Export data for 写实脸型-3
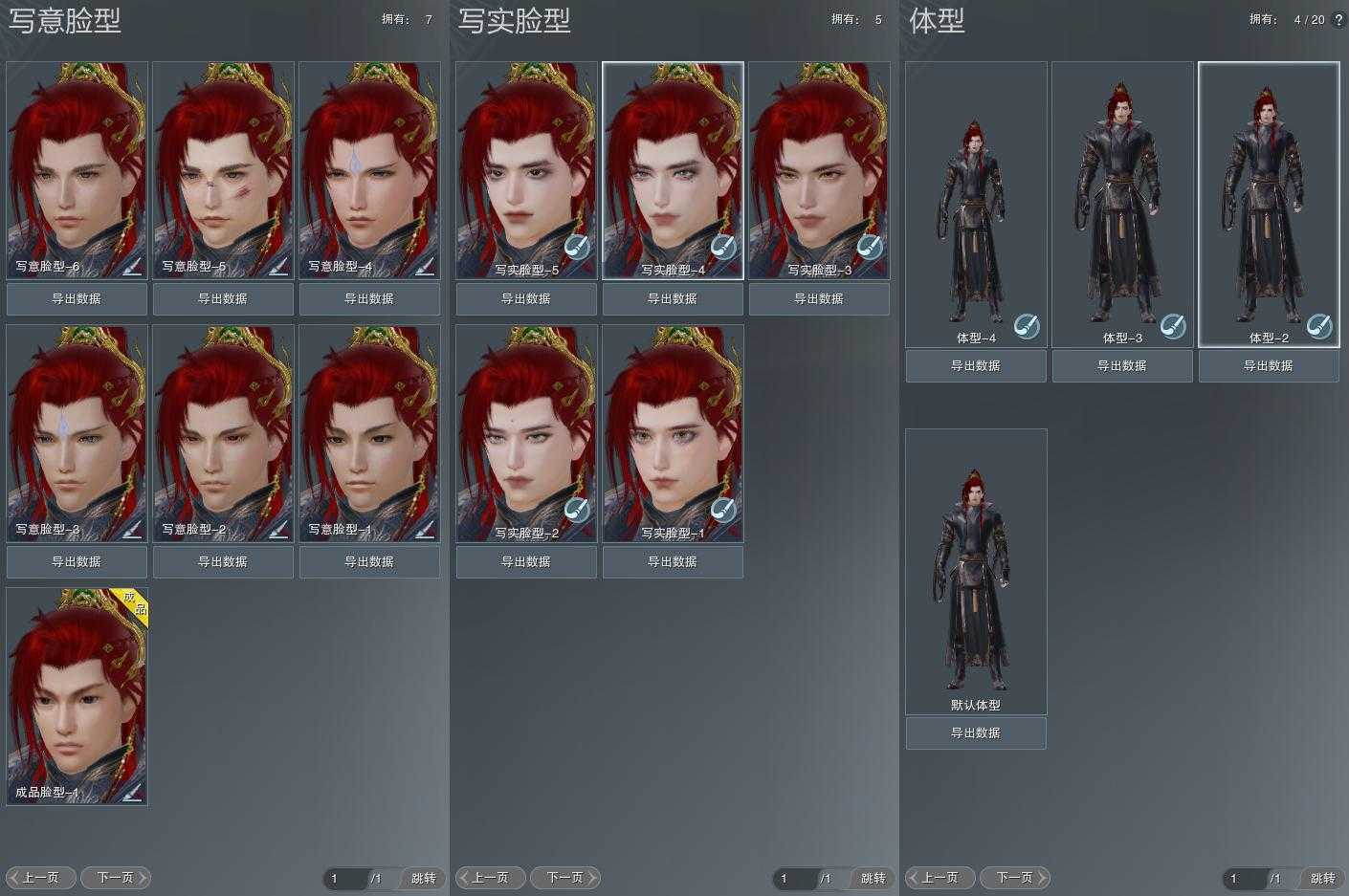The width and height of the screenshot is (1349, 896). (819, 298)
